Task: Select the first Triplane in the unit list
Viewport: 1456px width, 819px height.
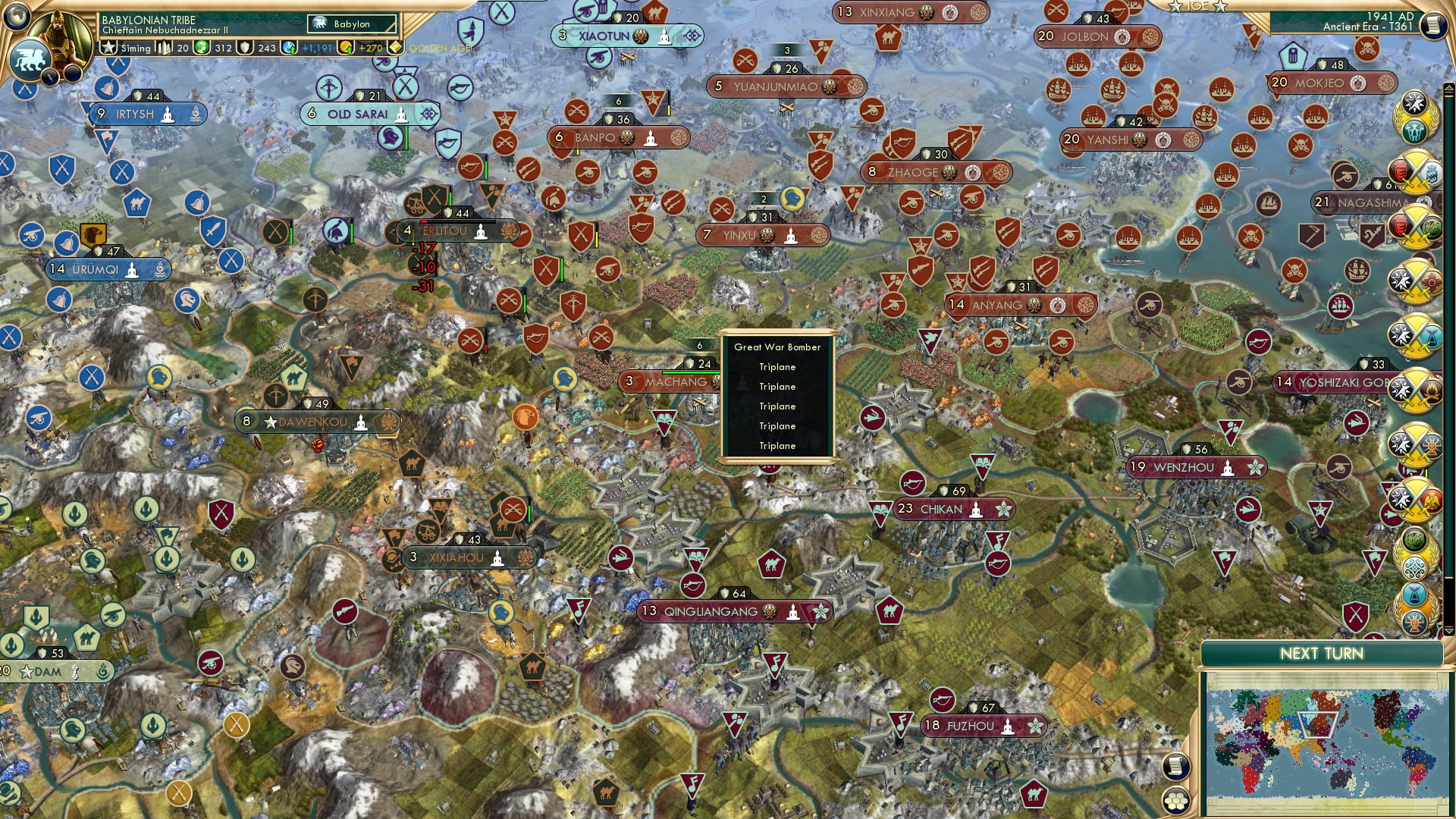Action: pyautogui.click(x=777, y=366)
